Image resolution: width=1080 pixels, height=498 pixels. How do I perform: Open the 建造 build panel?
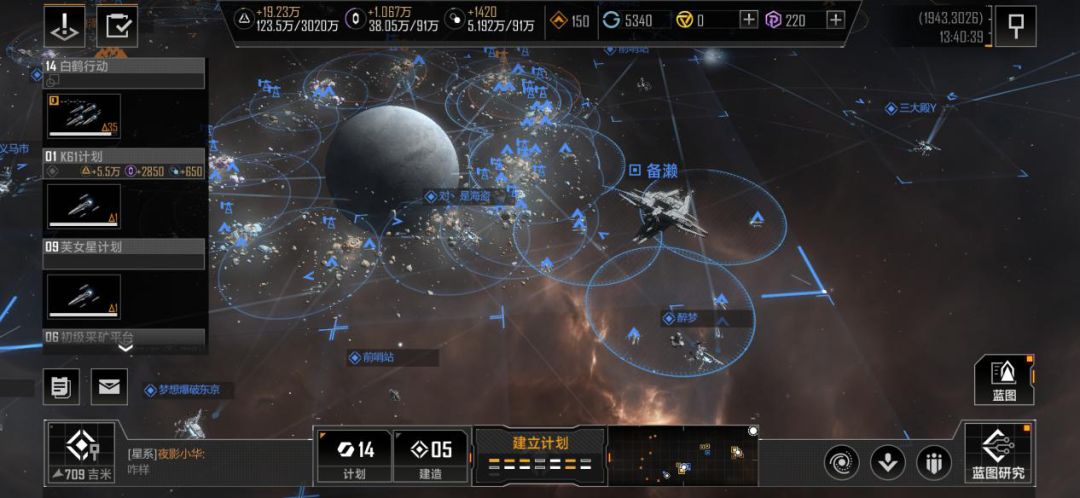[x=430, y=456]
